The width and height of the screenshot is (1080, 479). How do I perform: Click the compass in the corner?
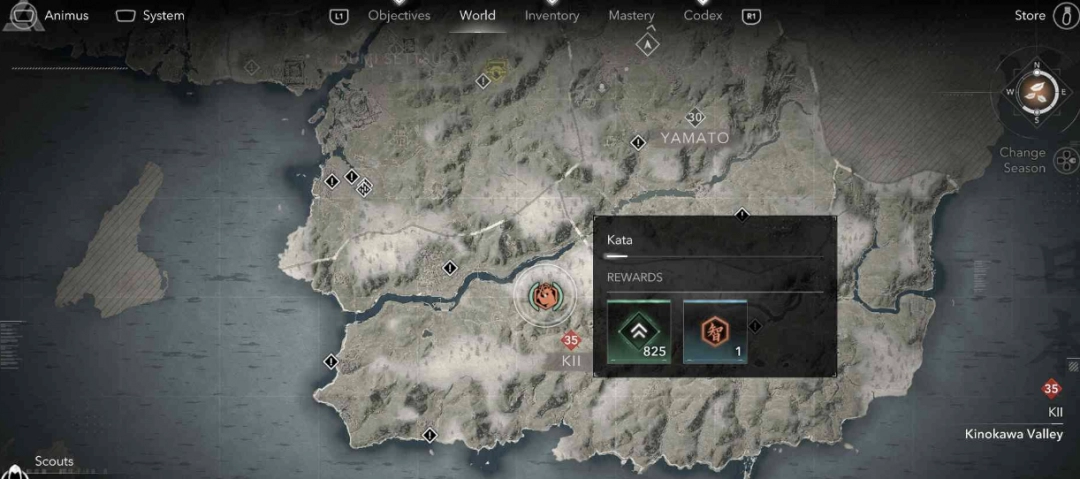[x=1036, y=93]
